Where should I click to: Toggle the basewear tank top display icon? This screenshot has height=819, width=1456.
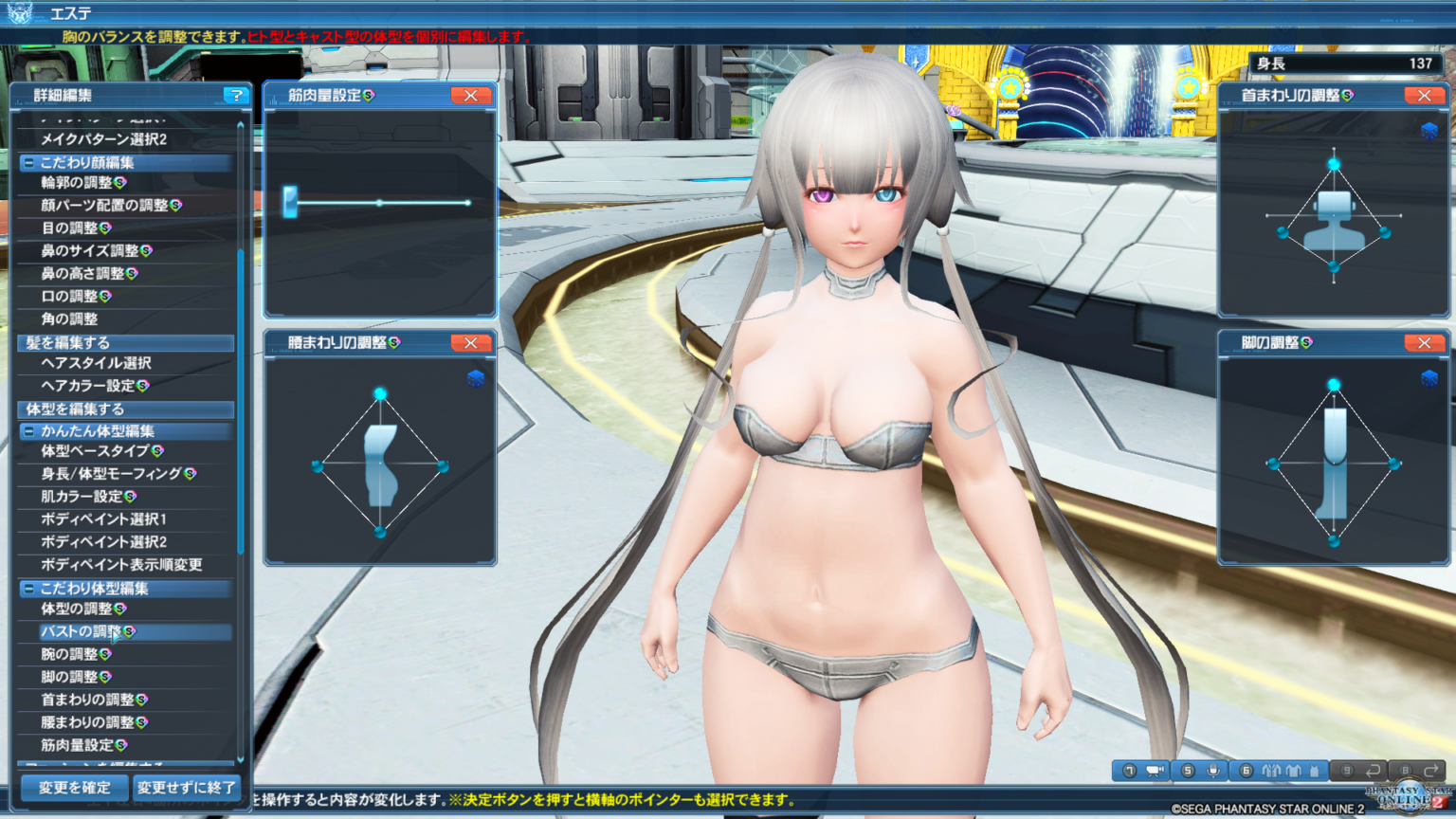(1315, 771)
